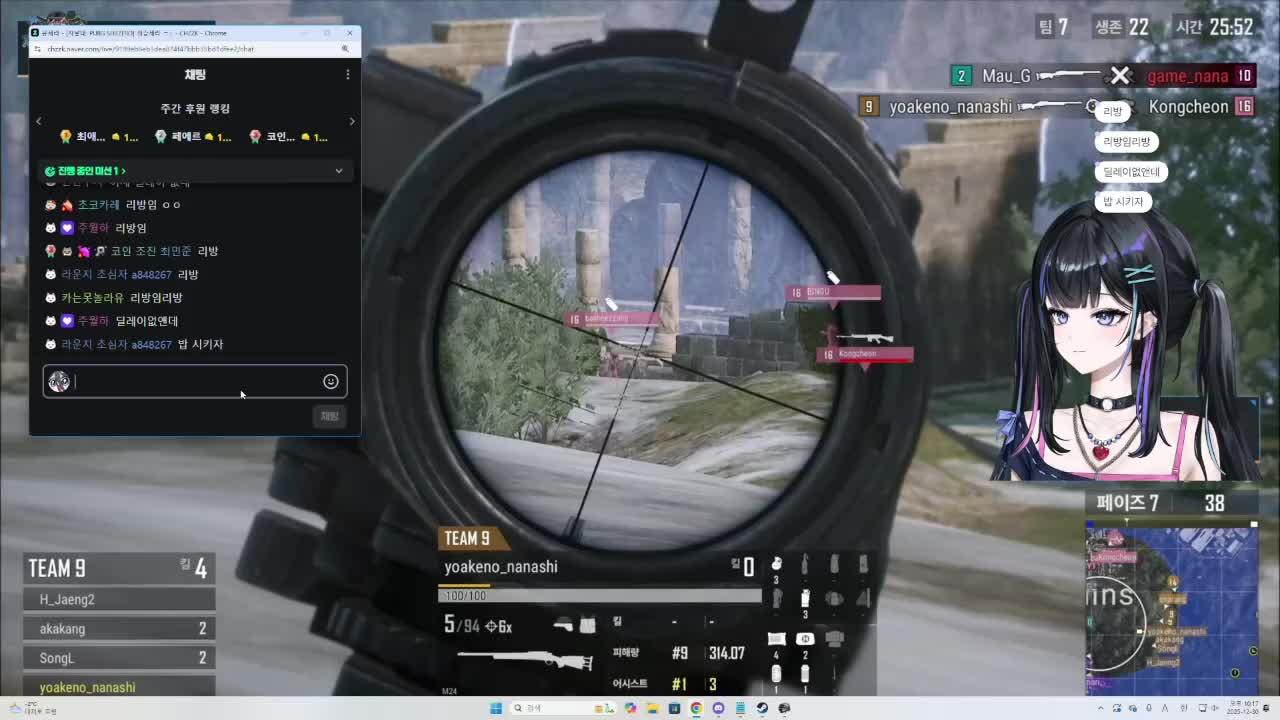Viewport: 1280px width, 720px height.
Task: Click the Windows Start button
Action: pyautogui.click(x=497, y=708)
